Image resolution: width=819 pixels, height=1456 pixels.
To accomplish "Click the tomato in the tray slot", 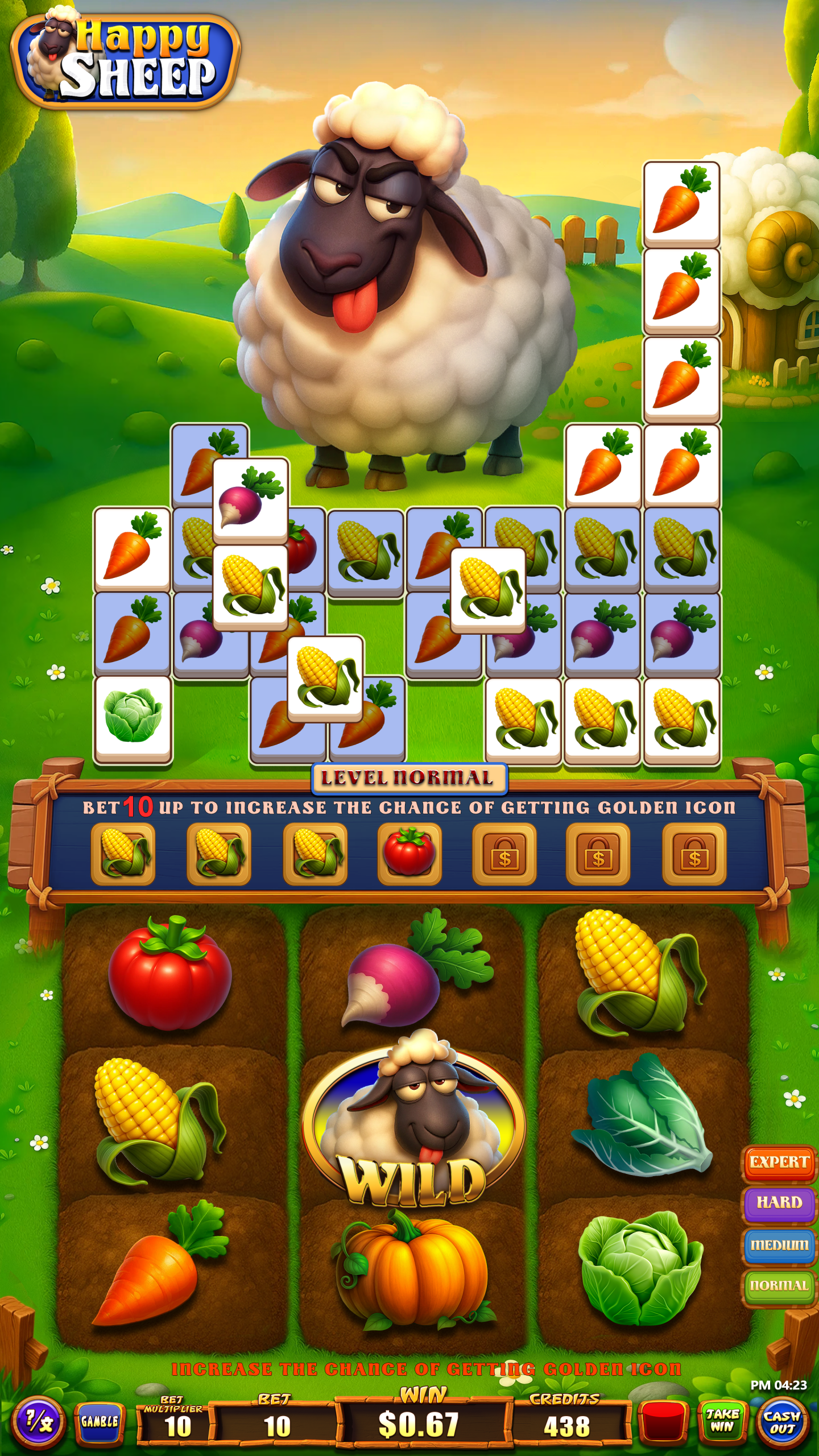I will [x=409, y=853].
